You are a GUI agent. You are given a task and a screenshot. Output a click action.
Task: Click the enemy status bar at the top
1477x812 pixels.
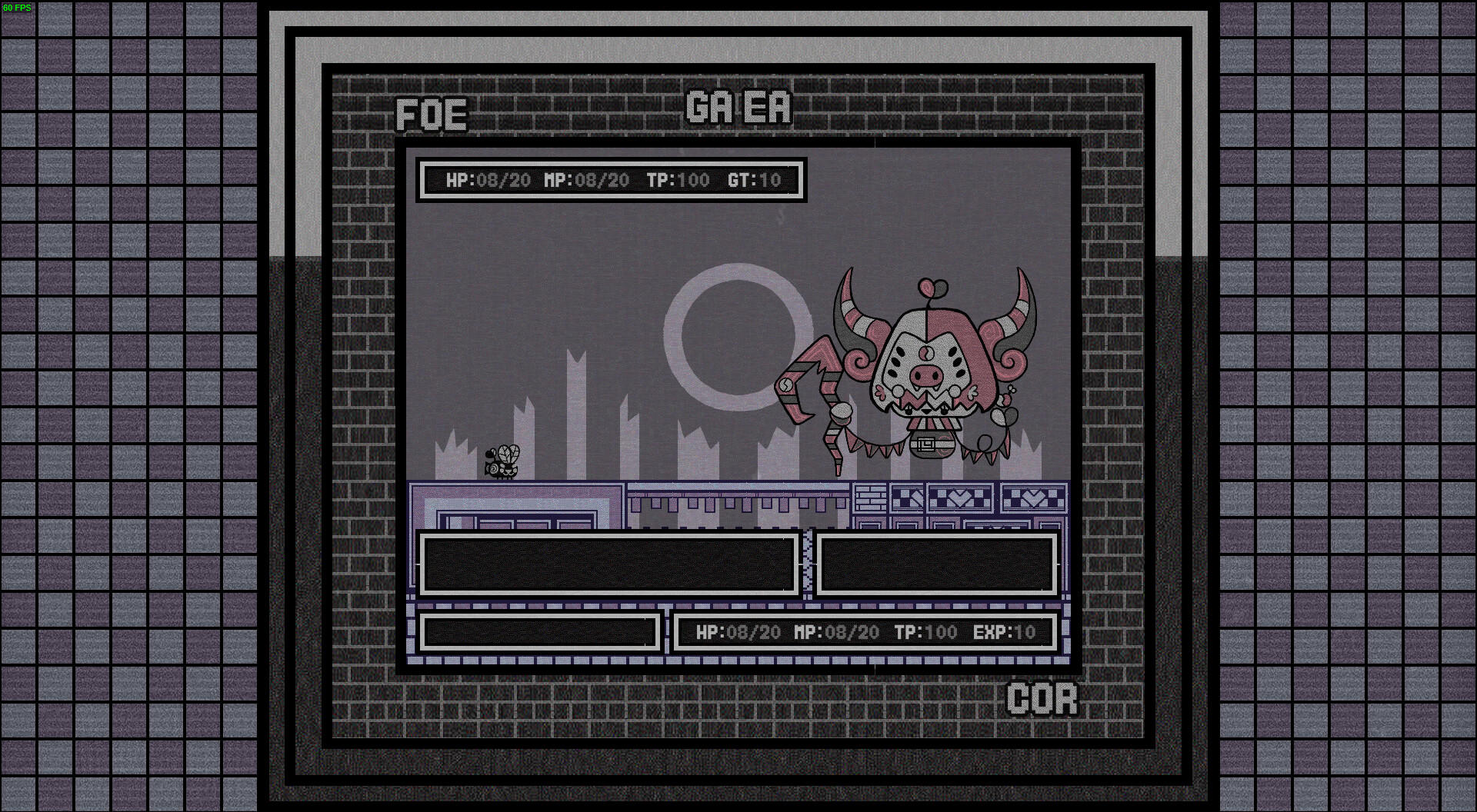(x=612, y=181)
